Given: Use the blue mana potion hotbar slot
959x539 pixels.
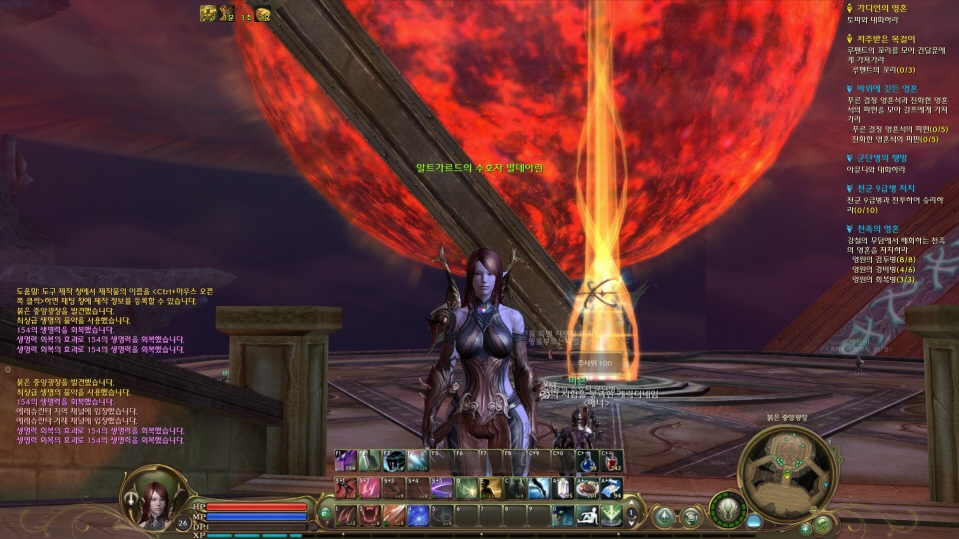Looking at the screenshot, I should [x=586, y=461].
